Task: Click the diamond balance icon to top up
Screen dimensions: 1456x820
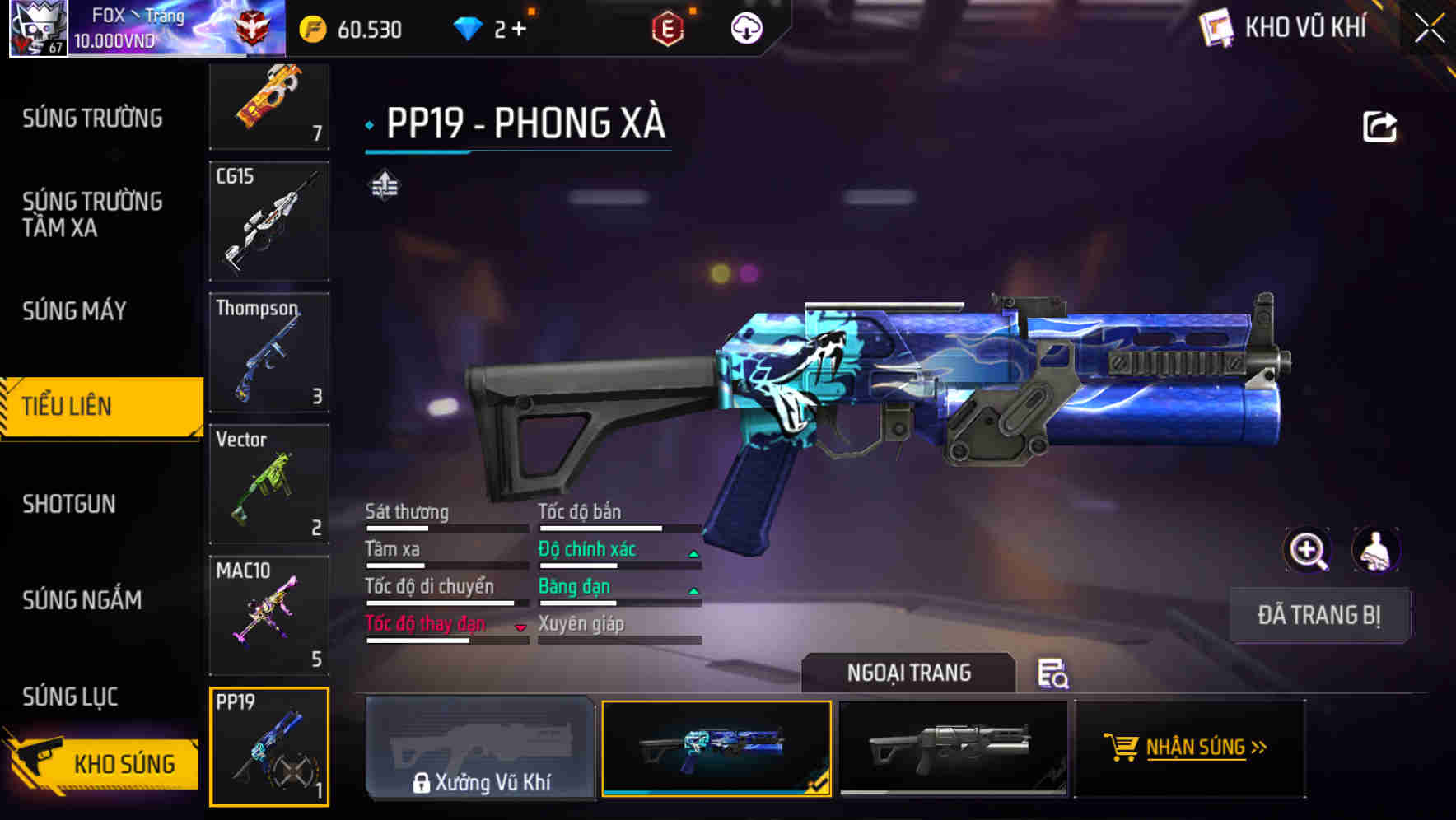Action: pos(469,29)
